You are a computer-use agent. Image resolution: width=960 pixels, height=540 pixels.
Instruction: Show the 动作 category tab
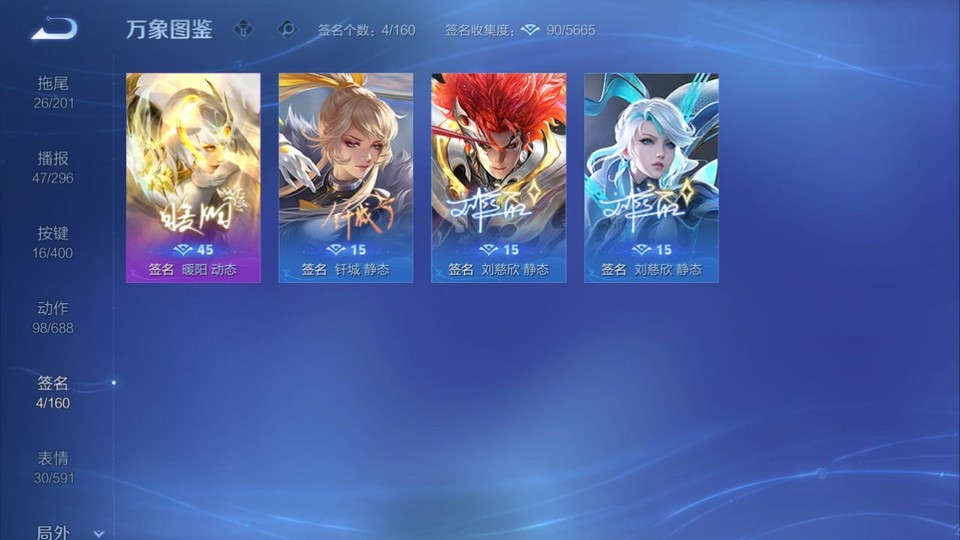(x=53, y=317)
